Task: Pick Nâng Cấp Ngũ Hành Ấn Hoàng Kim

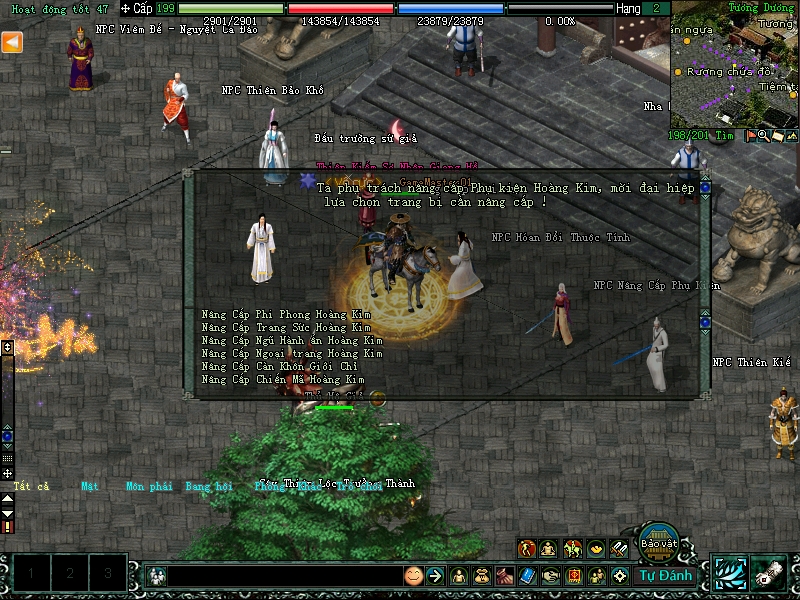Action: 291,340
